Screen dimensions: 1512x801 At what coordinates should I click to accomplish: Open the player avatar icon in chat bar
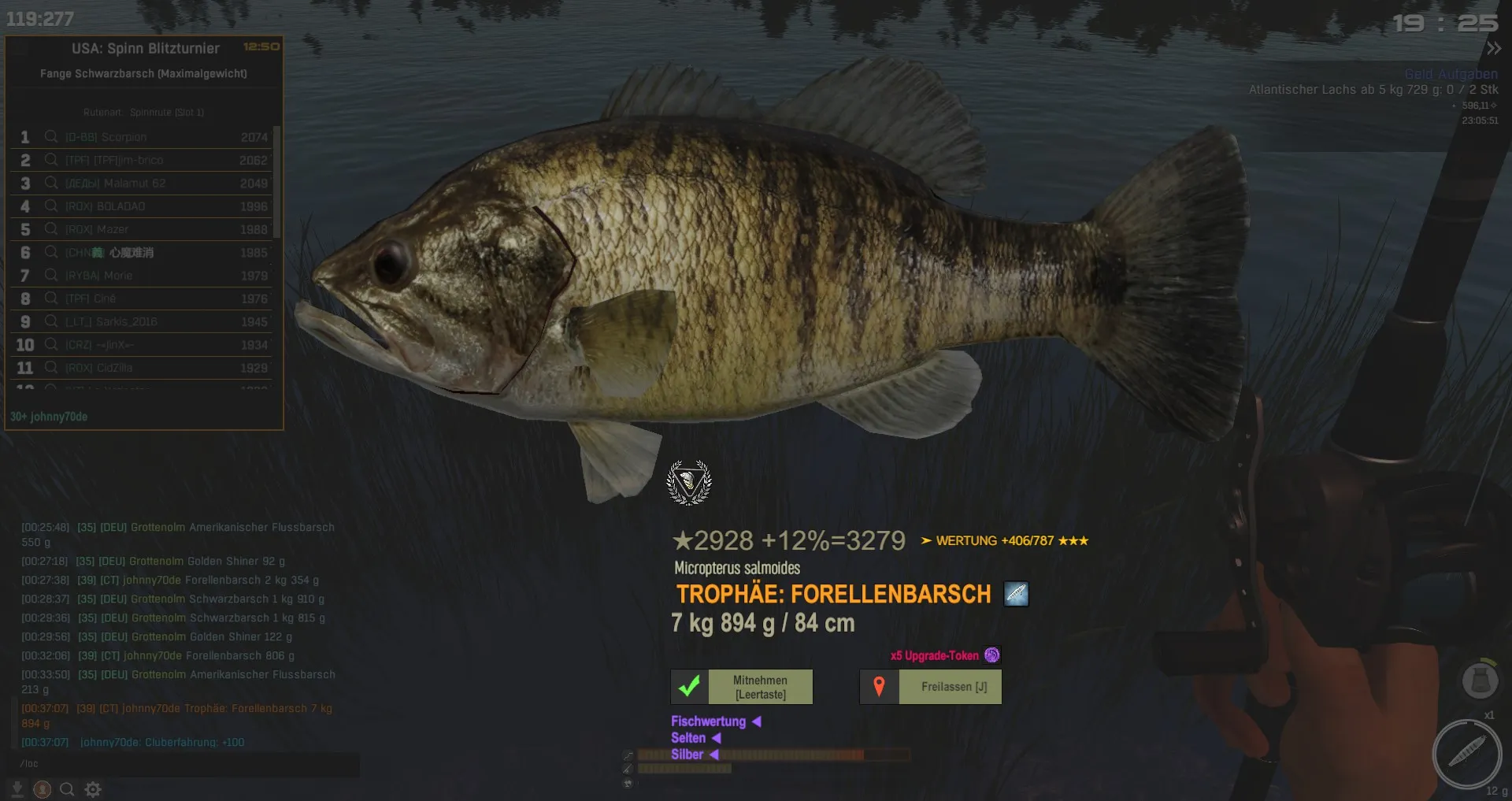point(43,789)
